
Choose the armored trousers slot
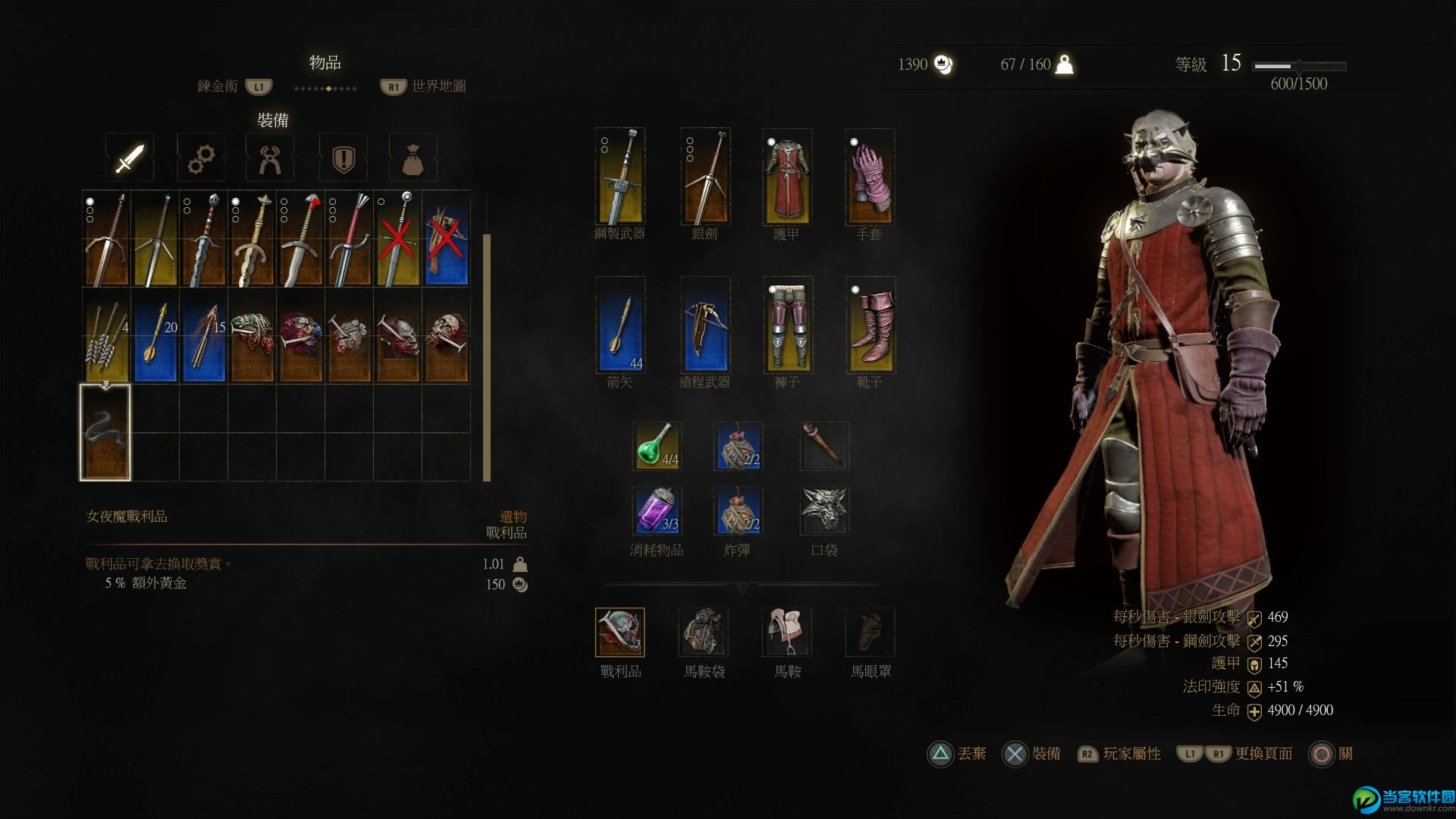click(787, 325)
